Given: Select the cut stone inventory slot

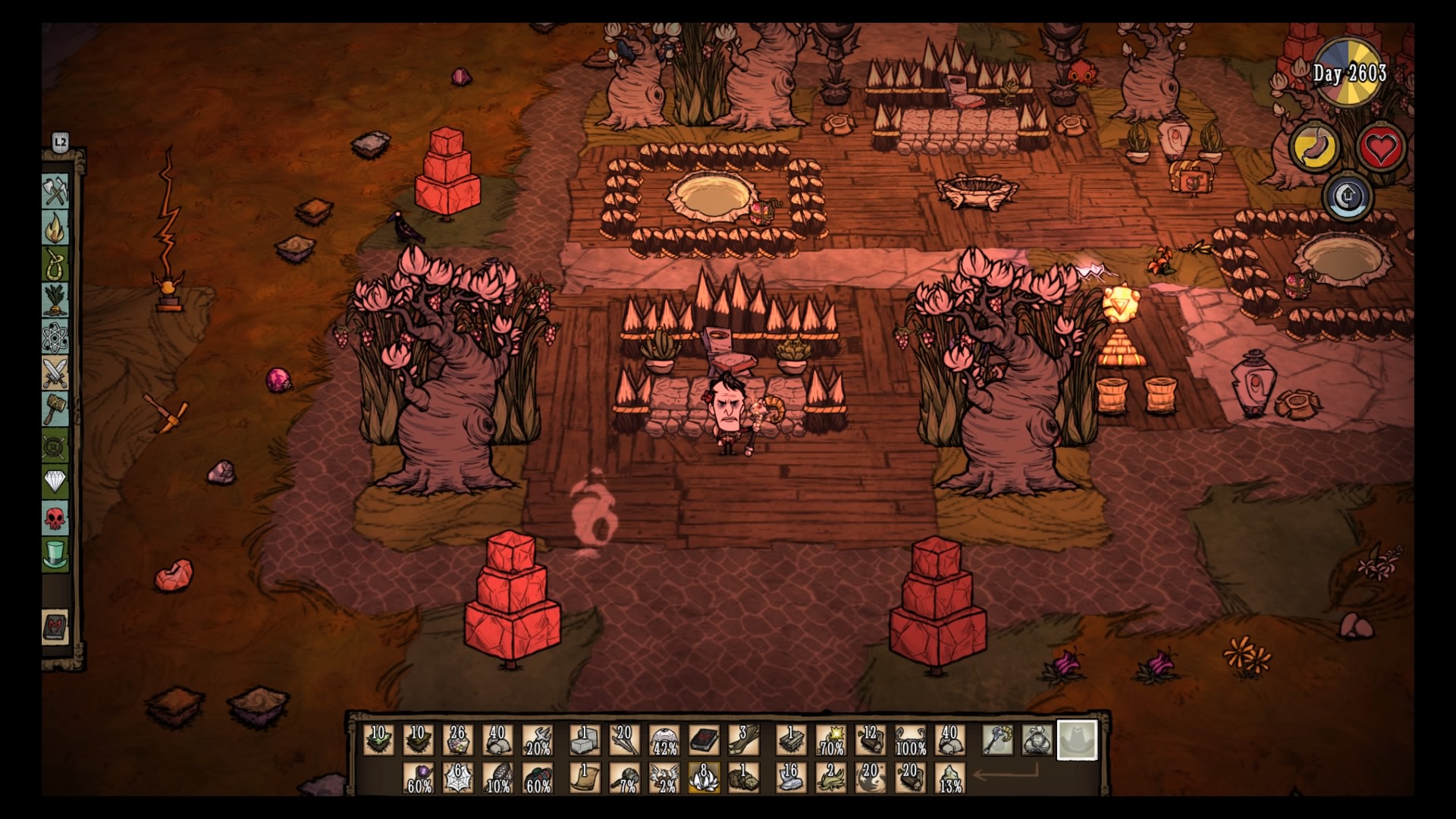Looking at the screenshot, I should click(585, 740).
